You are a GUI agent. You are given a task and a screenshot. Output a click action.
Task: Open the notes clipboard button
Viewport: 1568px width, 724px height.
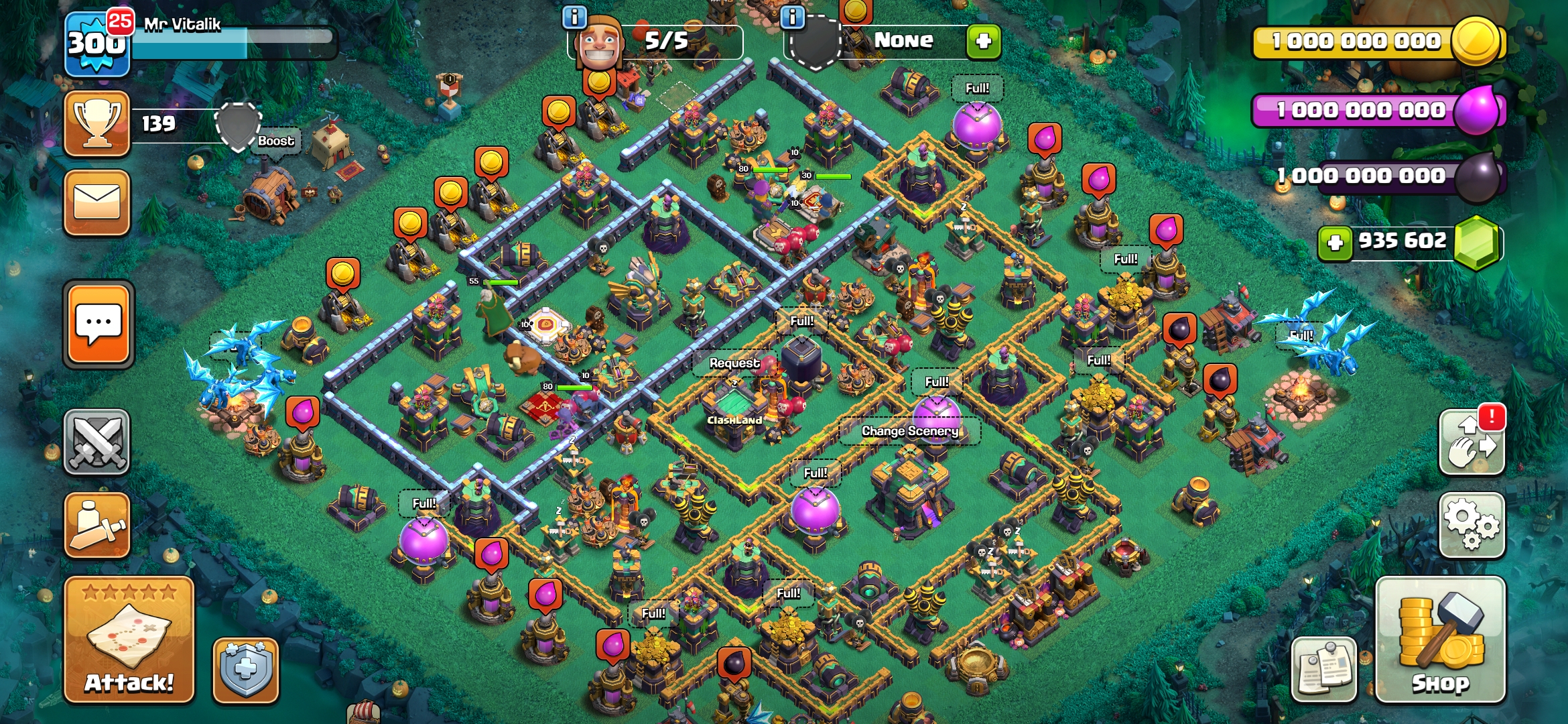click(1323, 670)
